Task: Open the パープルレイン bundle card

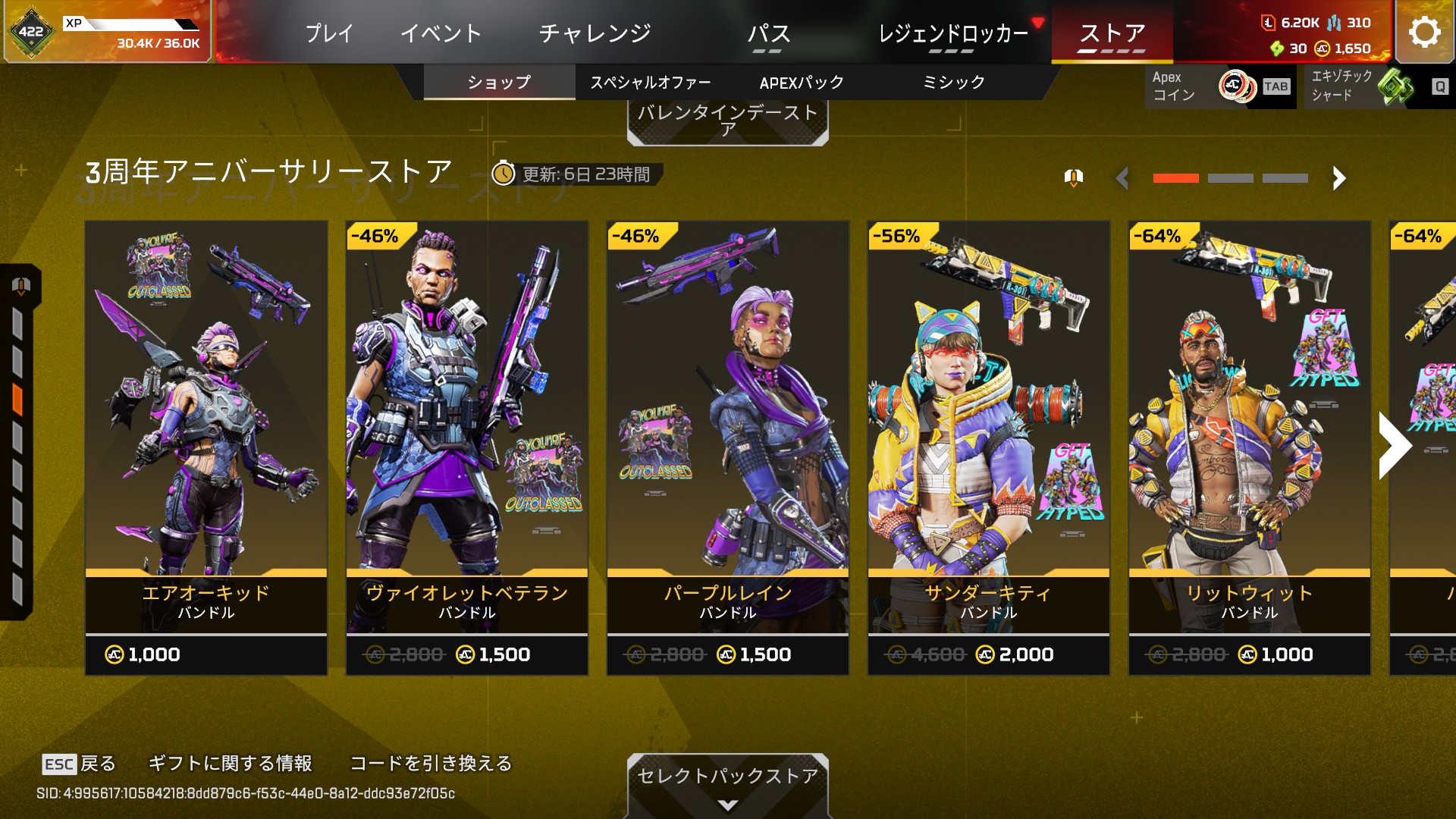Action: (728, 447)
